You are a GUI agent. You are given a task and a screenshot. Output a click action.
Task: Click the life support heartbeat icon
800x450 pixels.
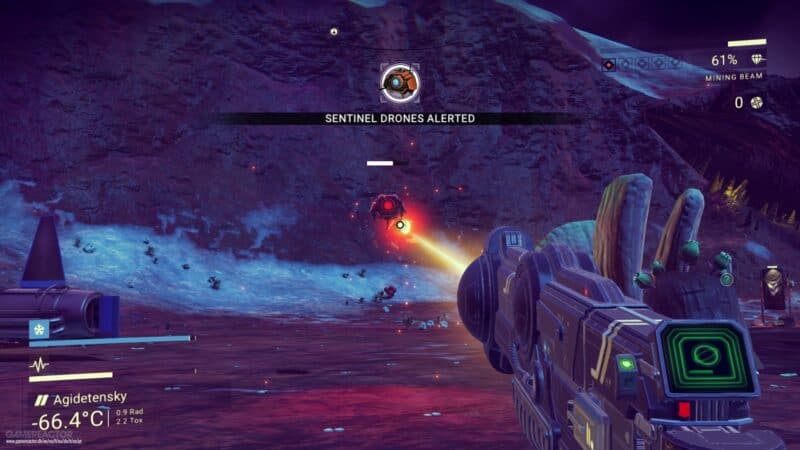point(39,365)
